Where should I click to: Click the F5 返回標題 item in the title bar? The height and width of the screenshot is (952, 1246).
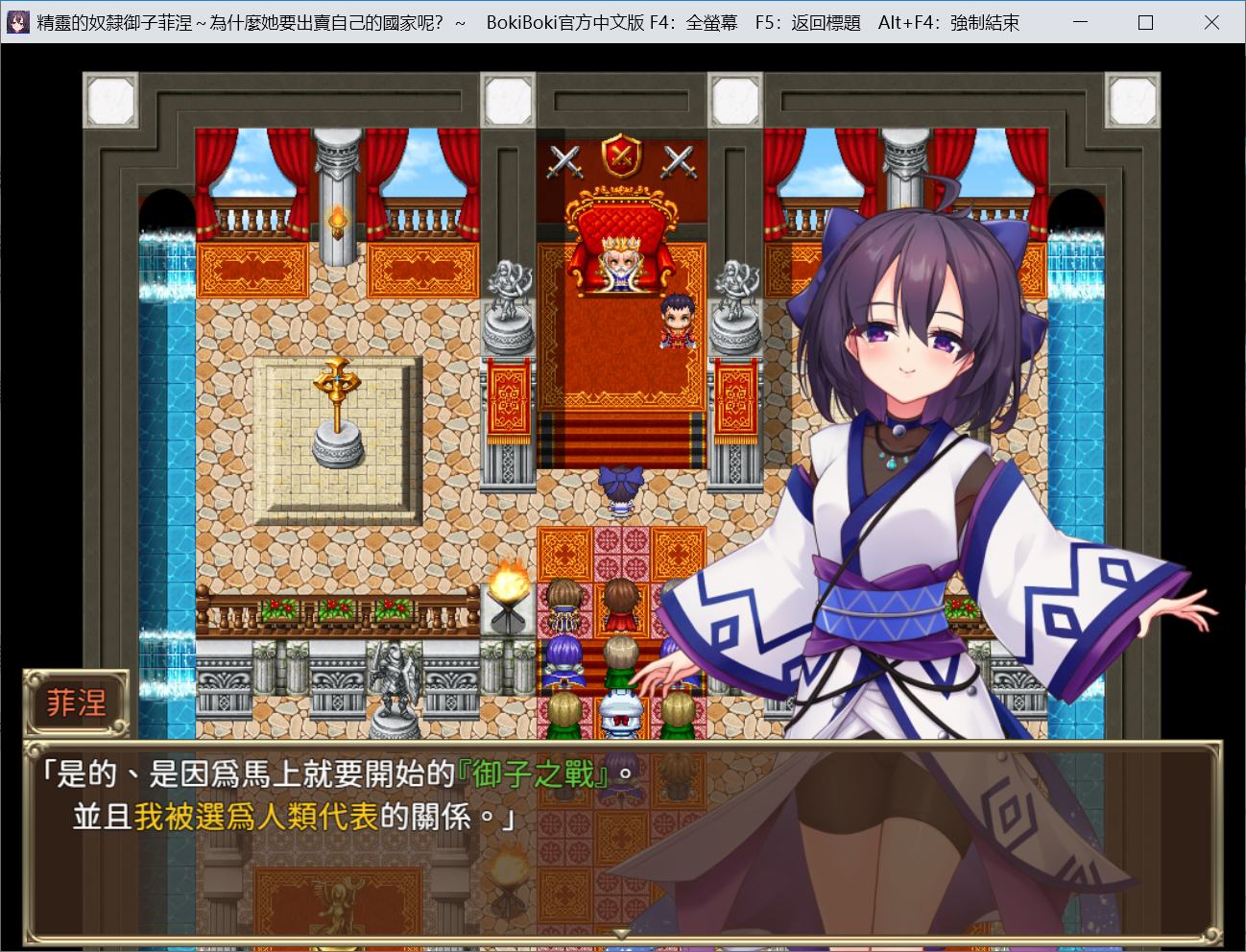(x=807, y=22)
